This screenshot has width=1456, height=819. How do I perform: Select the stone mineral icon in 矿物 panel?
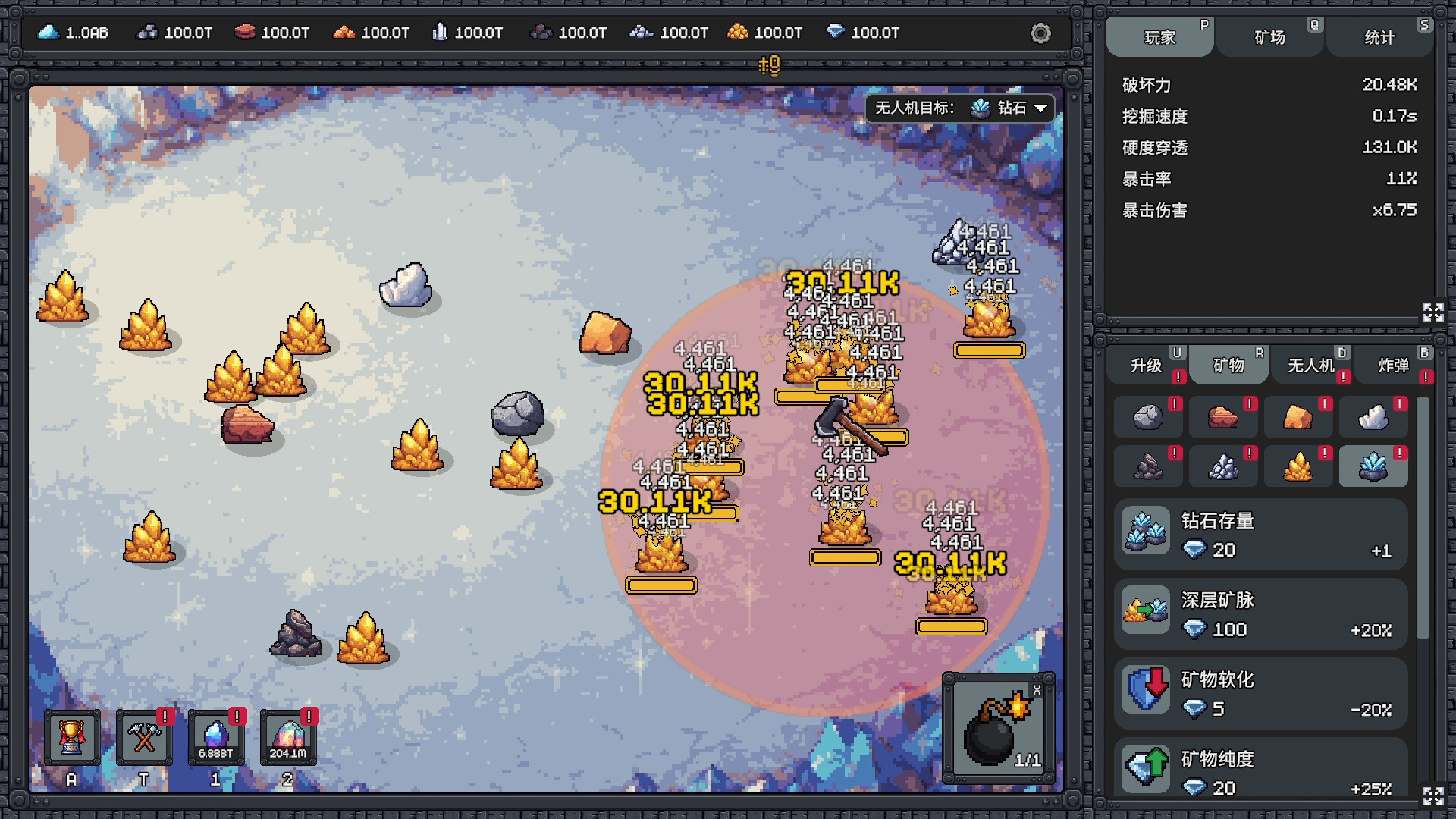point(1147,417)
